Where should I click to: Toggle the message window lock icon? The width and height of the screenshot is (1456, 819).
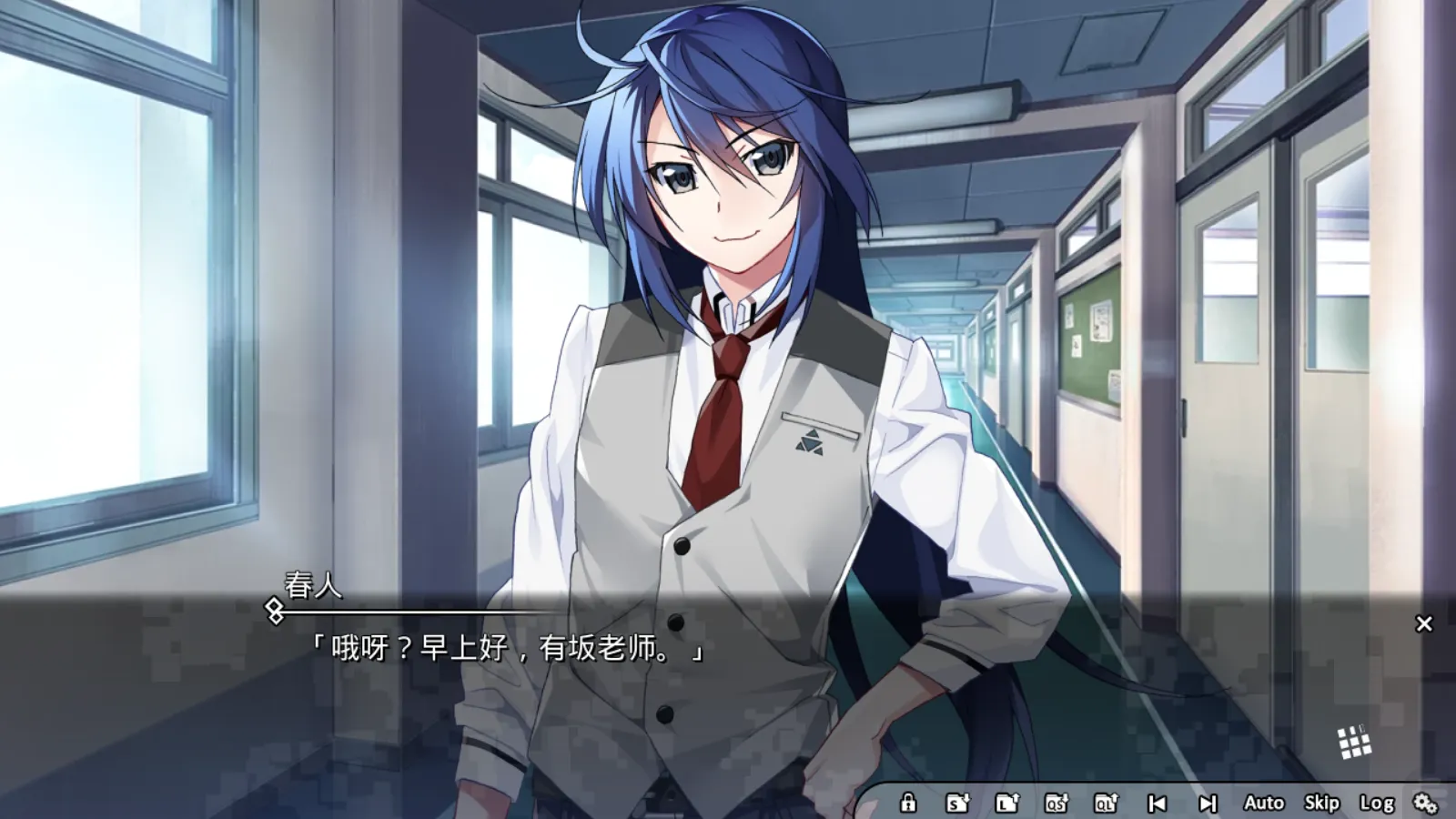(908, 804)
